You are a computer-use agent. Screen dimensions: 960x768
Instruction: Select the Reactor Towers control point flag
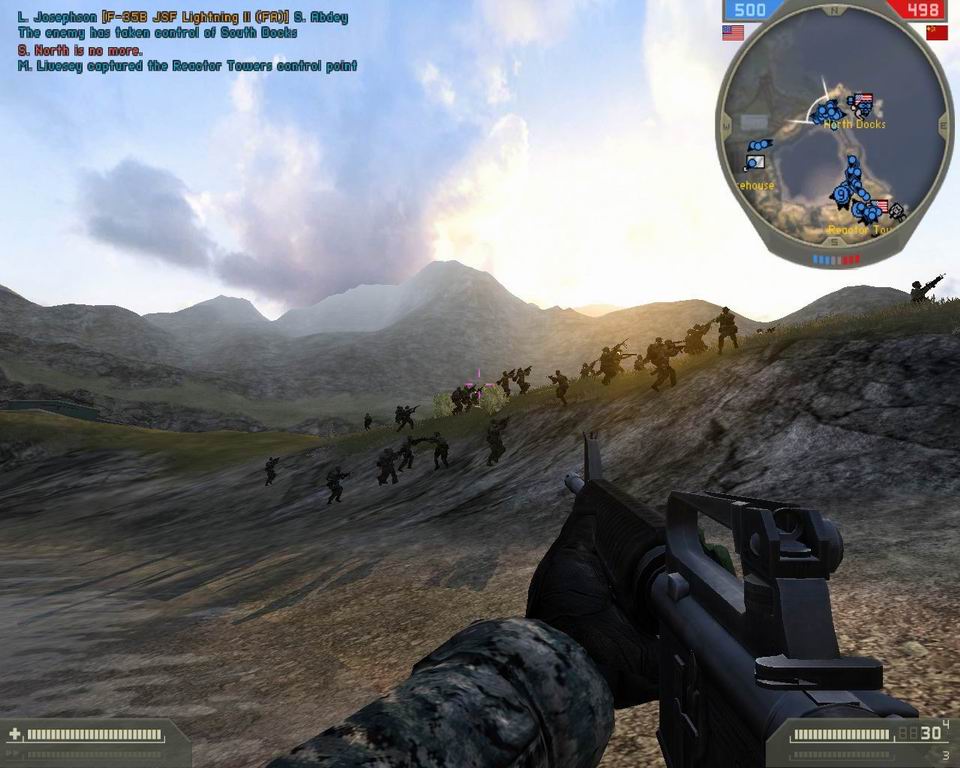coord(881,207)
